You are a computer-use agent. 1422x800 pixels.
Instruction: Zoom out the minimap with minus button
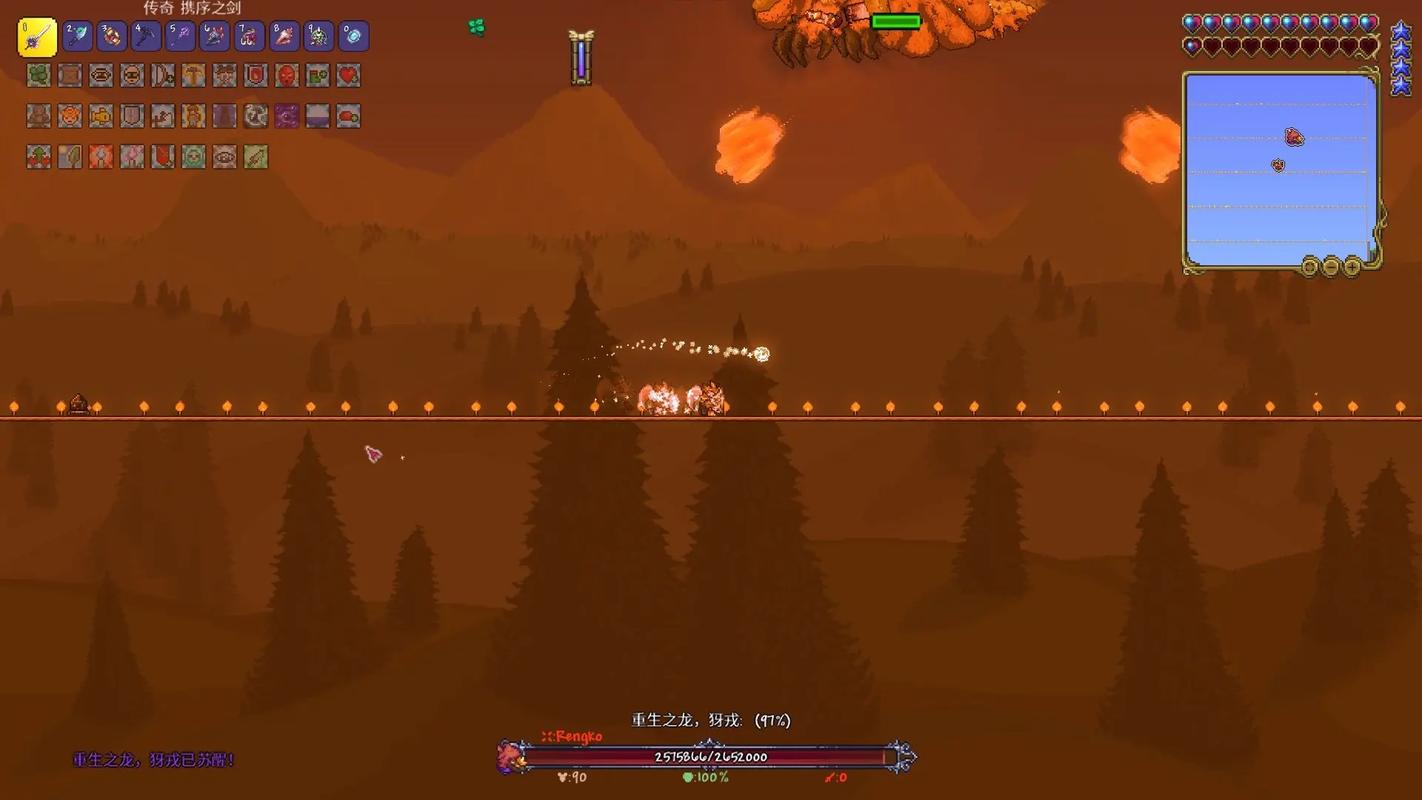[x=1331, y=266]
